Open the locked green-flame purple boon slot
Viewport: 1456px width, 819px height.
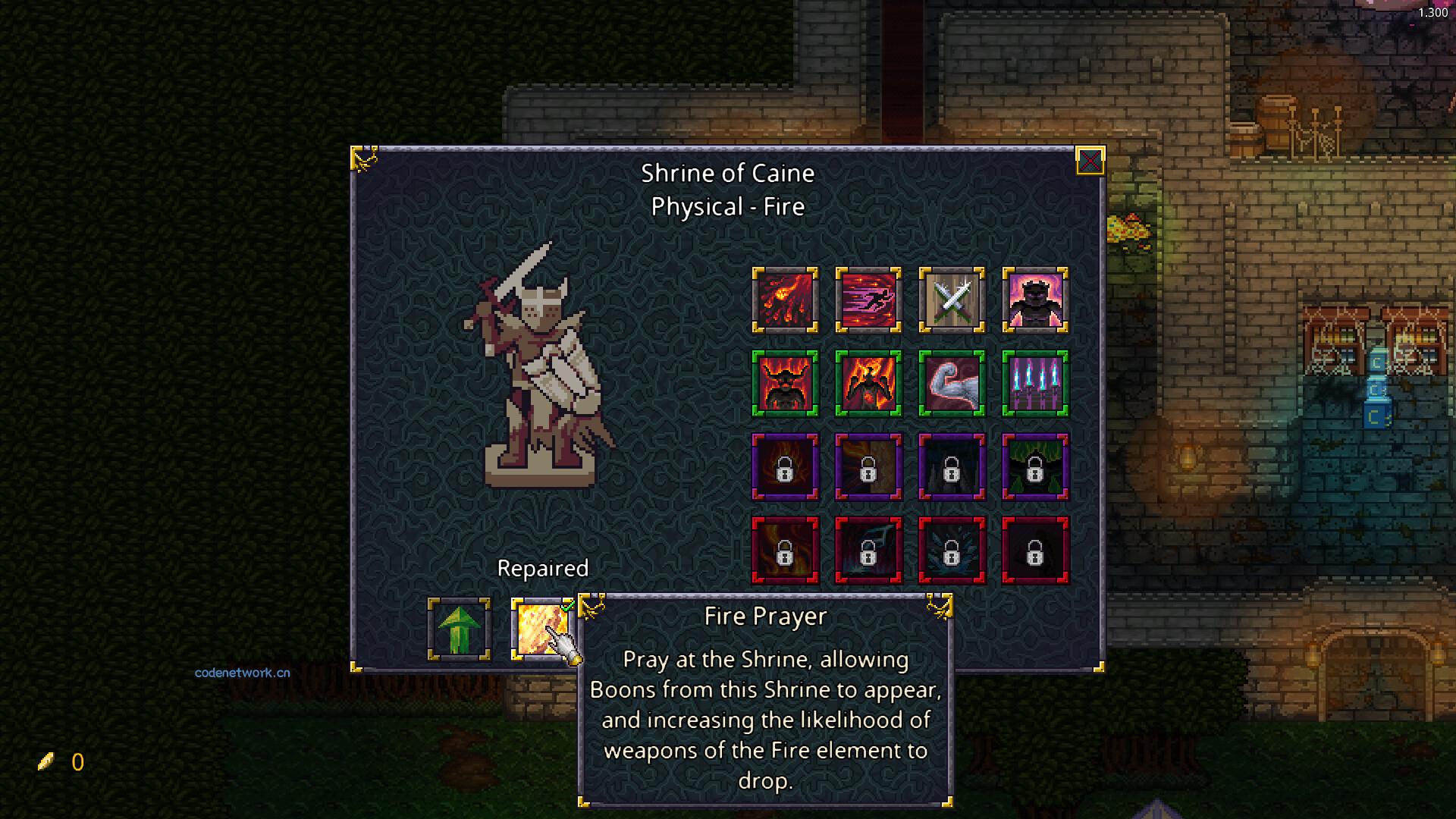pos(1035,468)
